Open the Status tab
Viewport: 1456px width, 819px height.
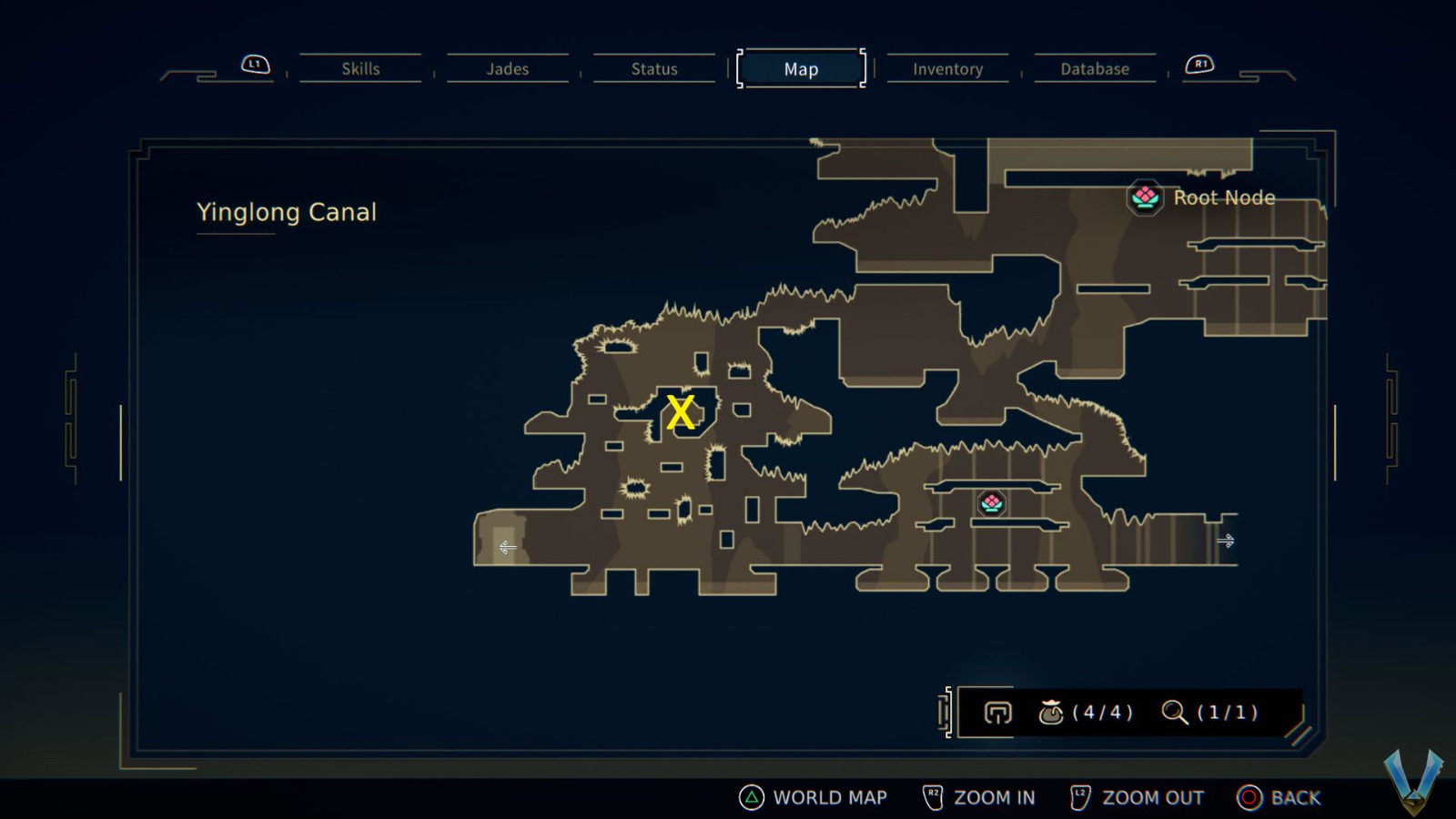652,68
